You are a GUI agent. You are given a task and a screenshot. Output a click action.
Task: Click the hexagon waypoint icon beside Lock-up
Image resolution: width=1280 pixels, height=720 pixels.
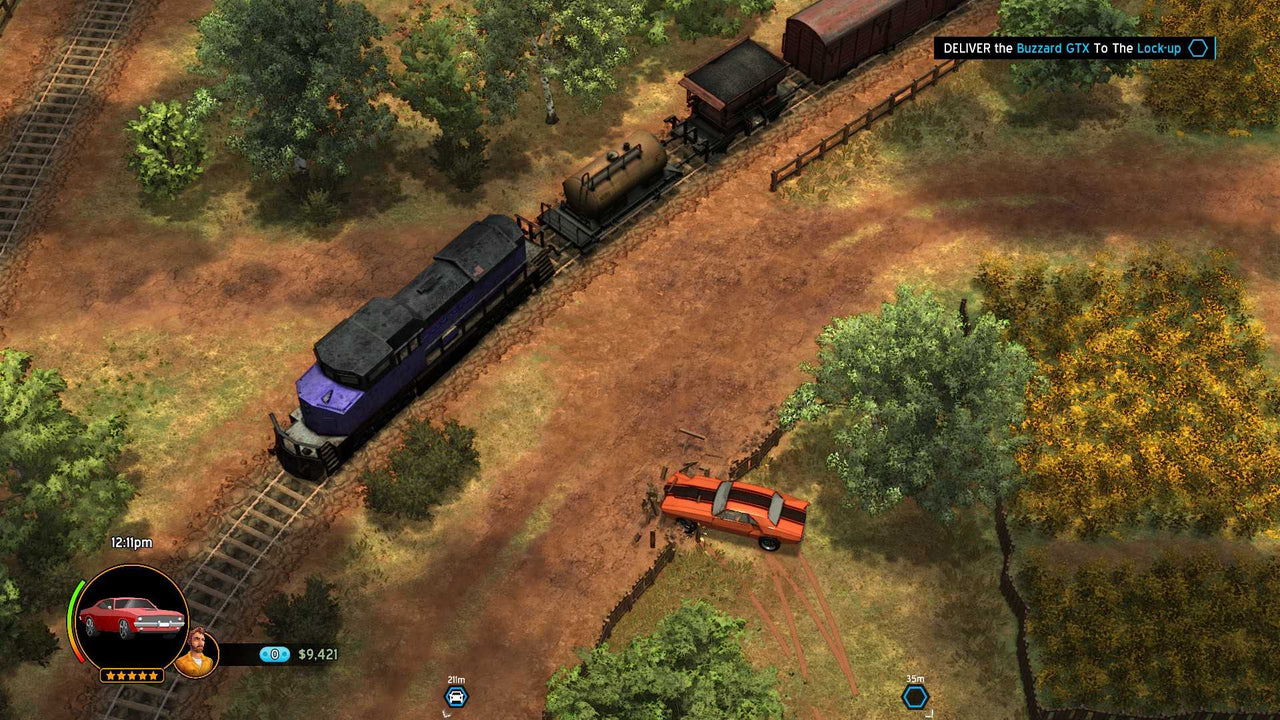1197,47
